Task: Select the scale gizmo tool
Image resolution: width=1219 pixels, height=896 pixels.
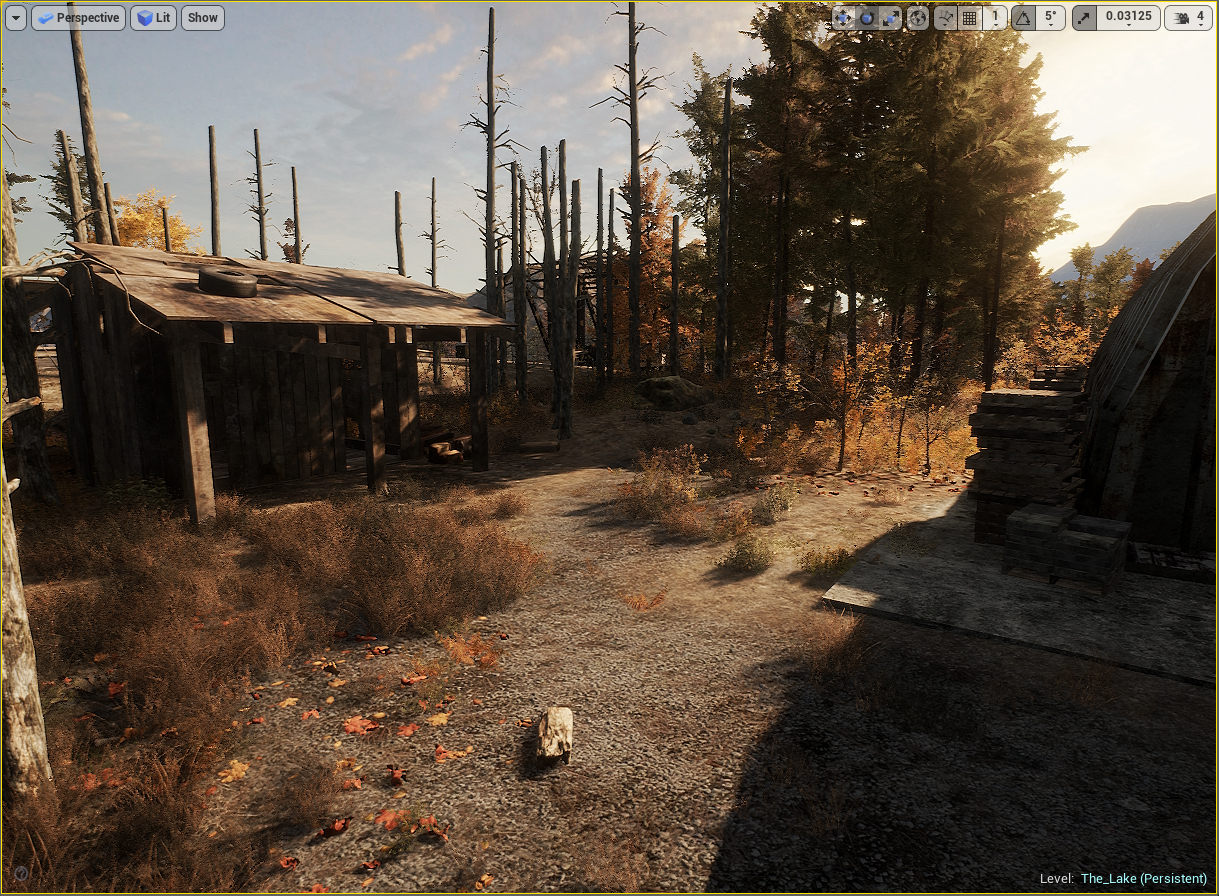Action: point(890,17)
